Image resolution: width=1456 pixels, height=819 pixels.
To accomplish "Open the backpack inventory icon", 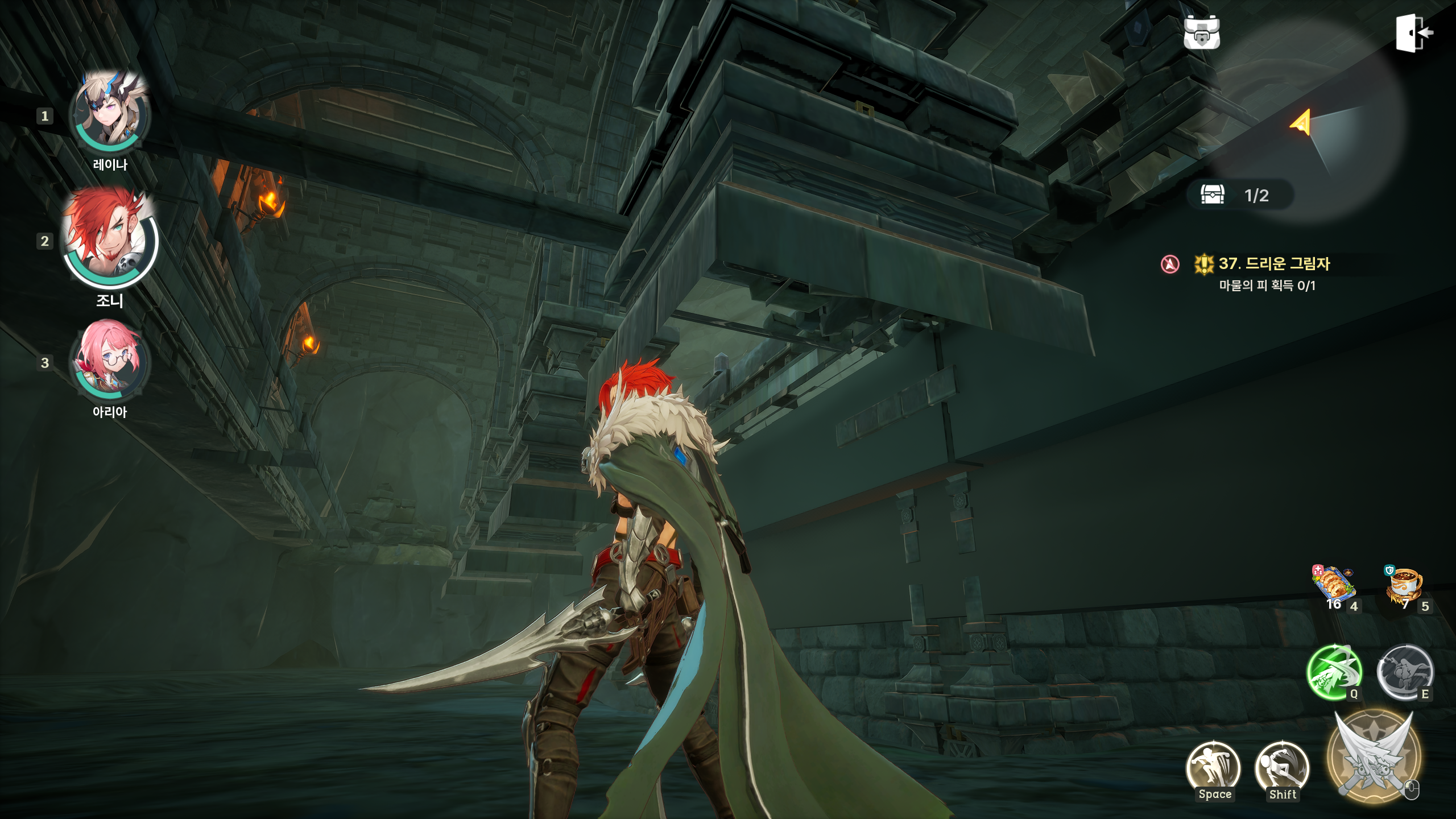I will coord(1201,33).
